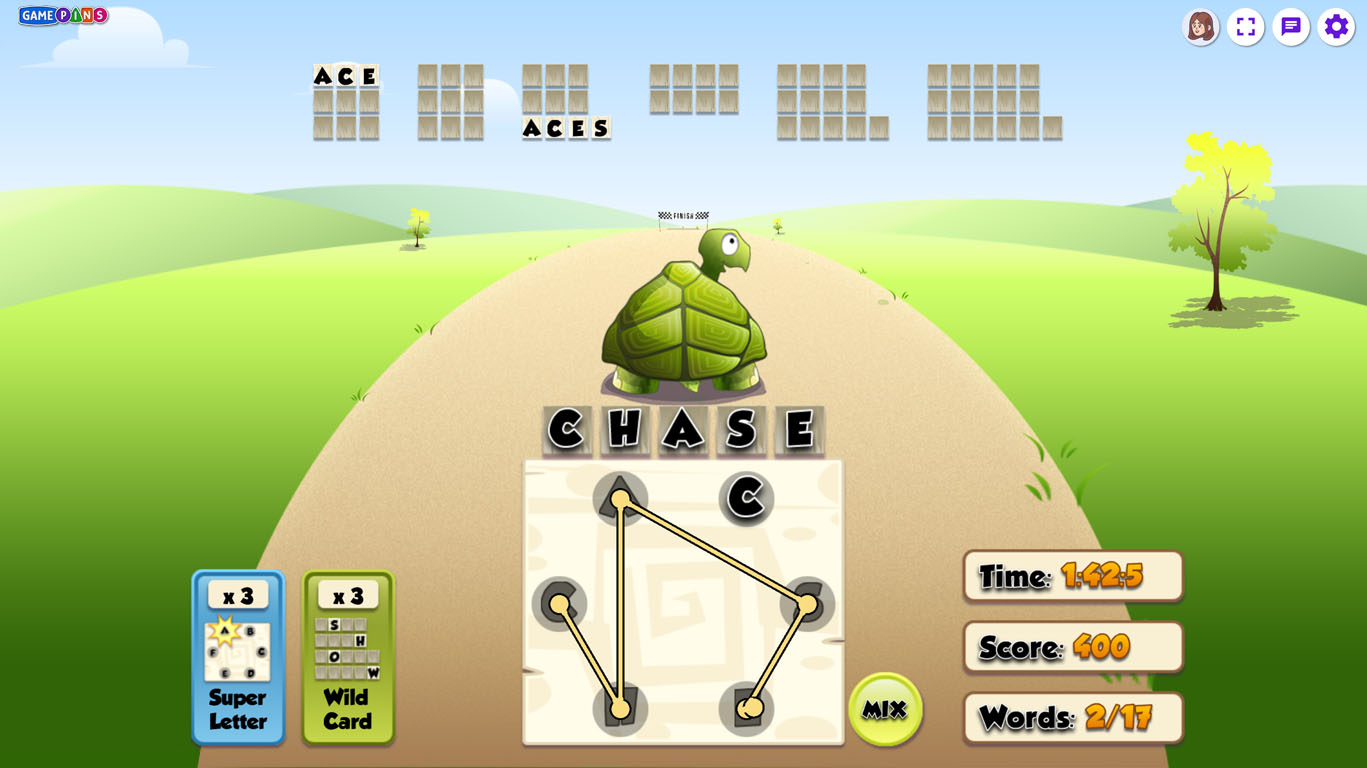Pick the greyed H letter tile
1367x768 pixels.
point(620,708)
